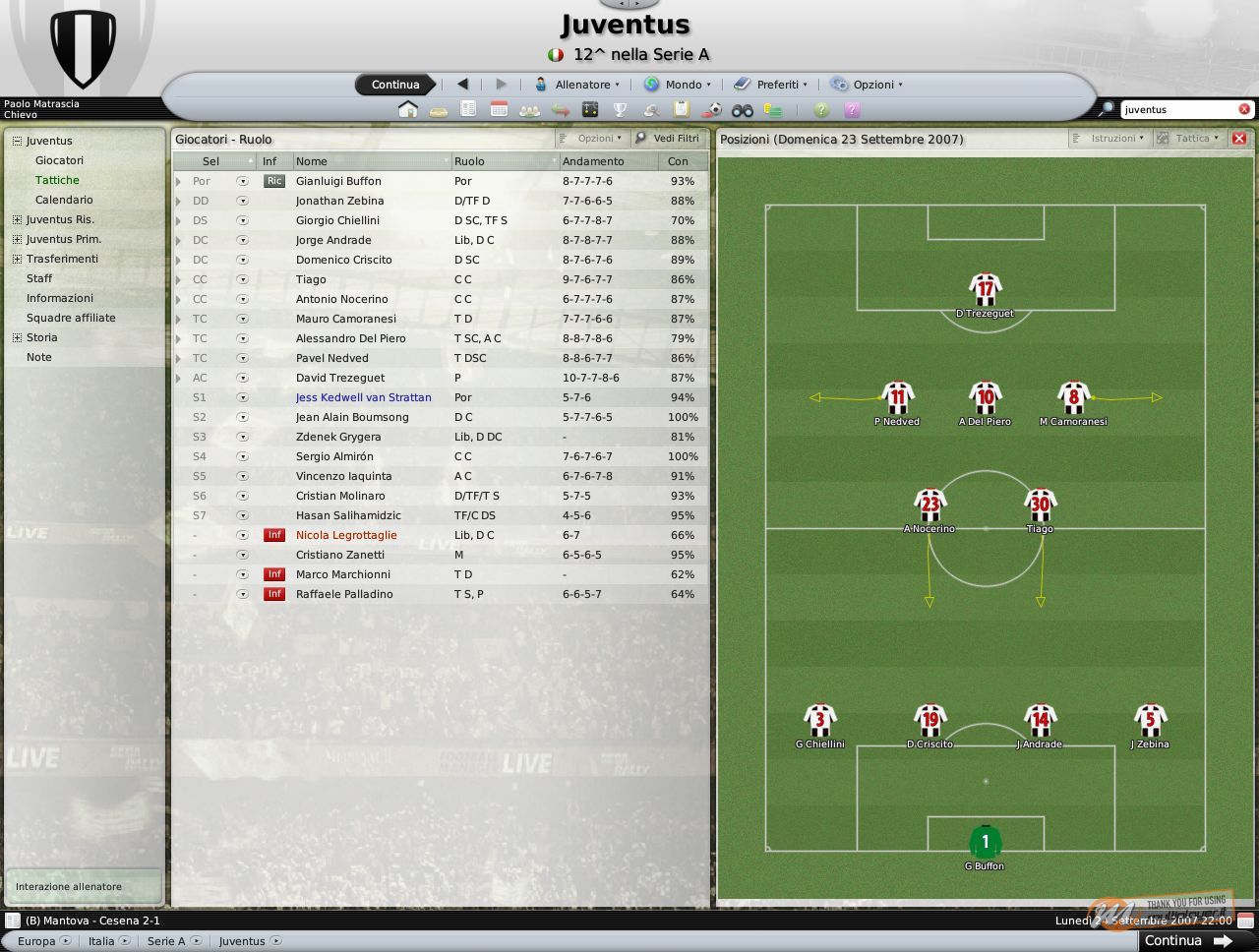
Task: Switch to the Tattiche sidebar entry
Action: tap(57, 180)
